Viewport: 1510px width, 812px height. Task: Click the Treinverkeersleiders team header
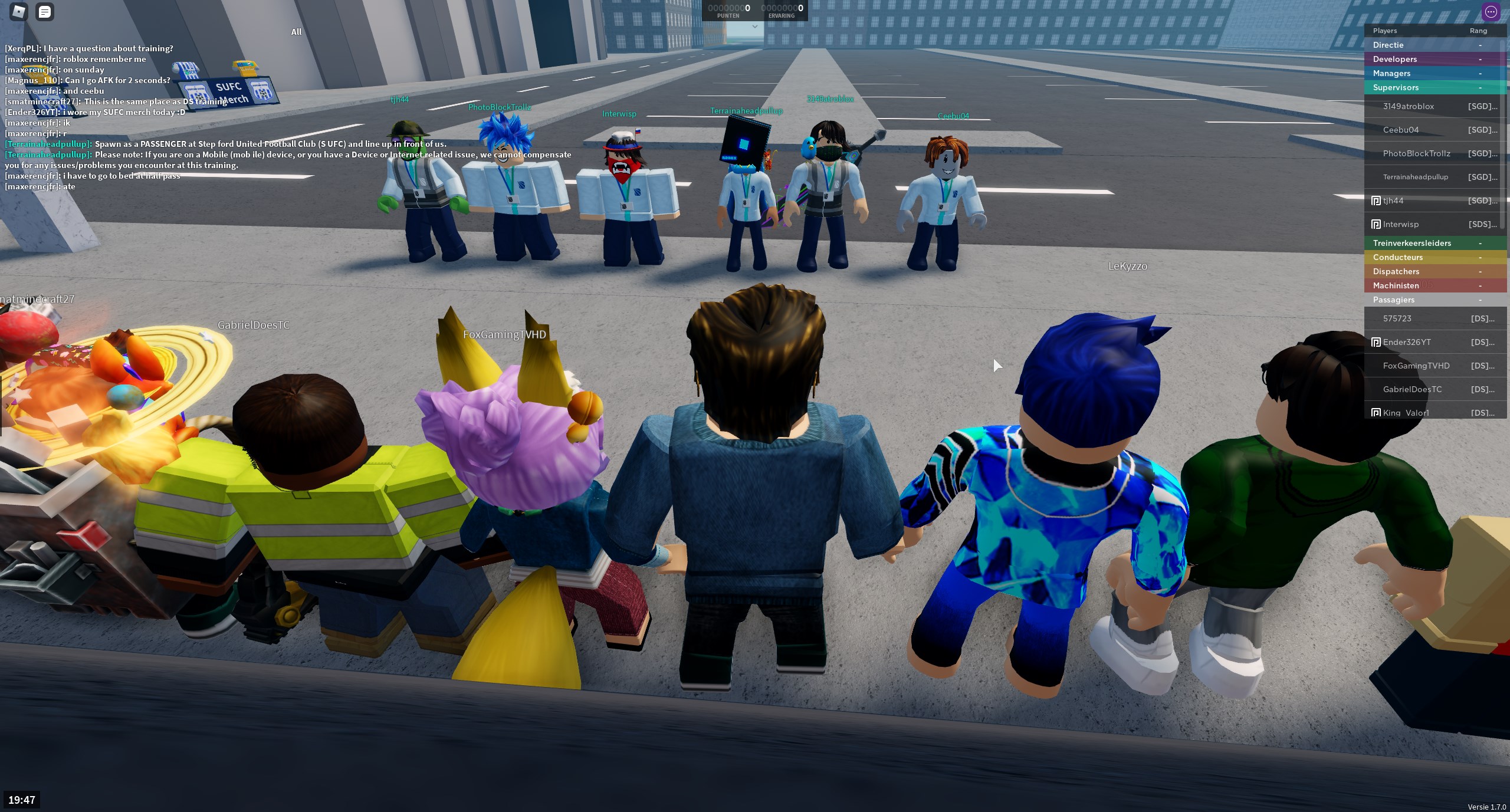click(x=1411, y=243)
